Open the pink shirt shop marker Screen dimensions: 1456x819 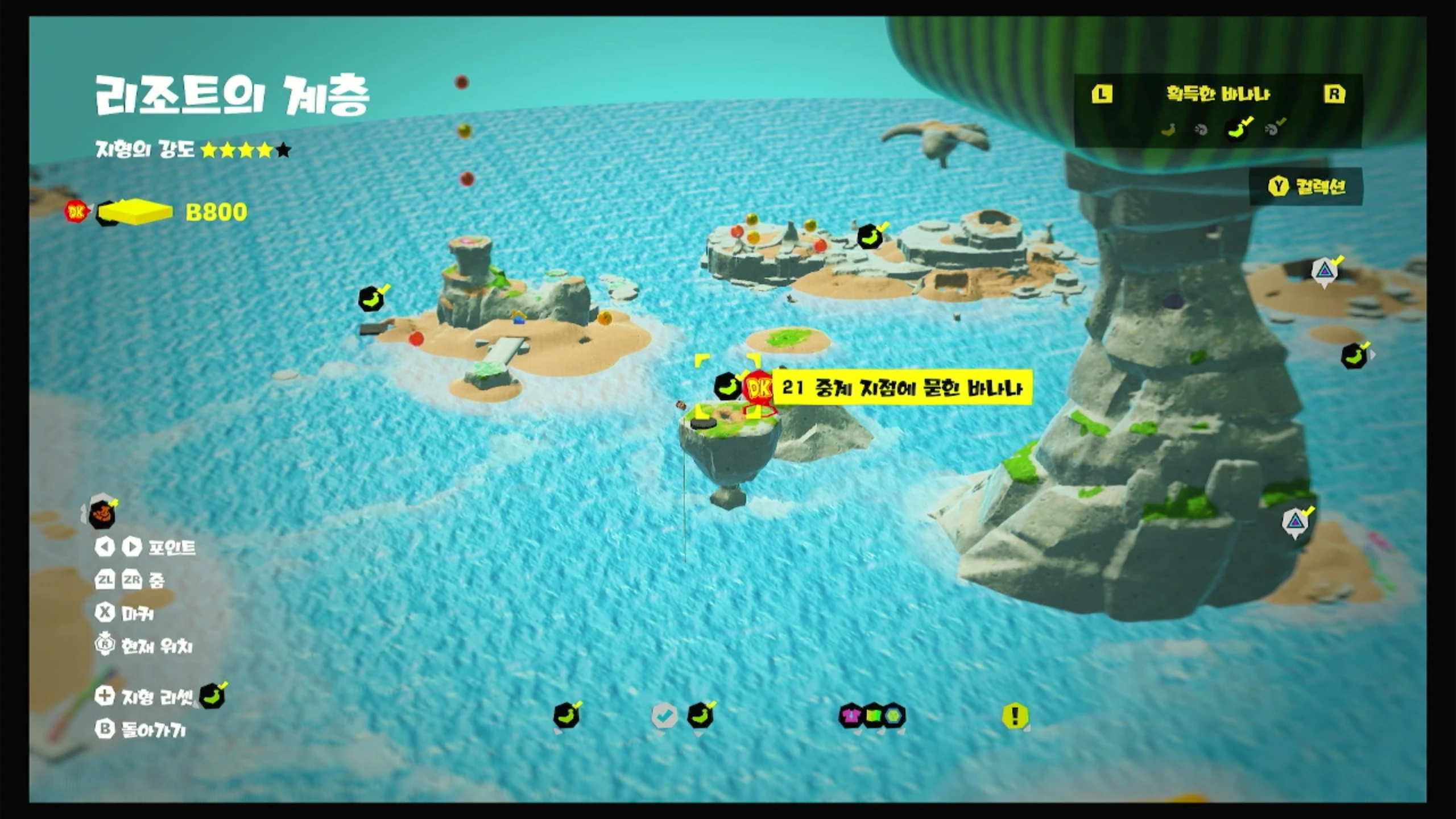[851, 715]
